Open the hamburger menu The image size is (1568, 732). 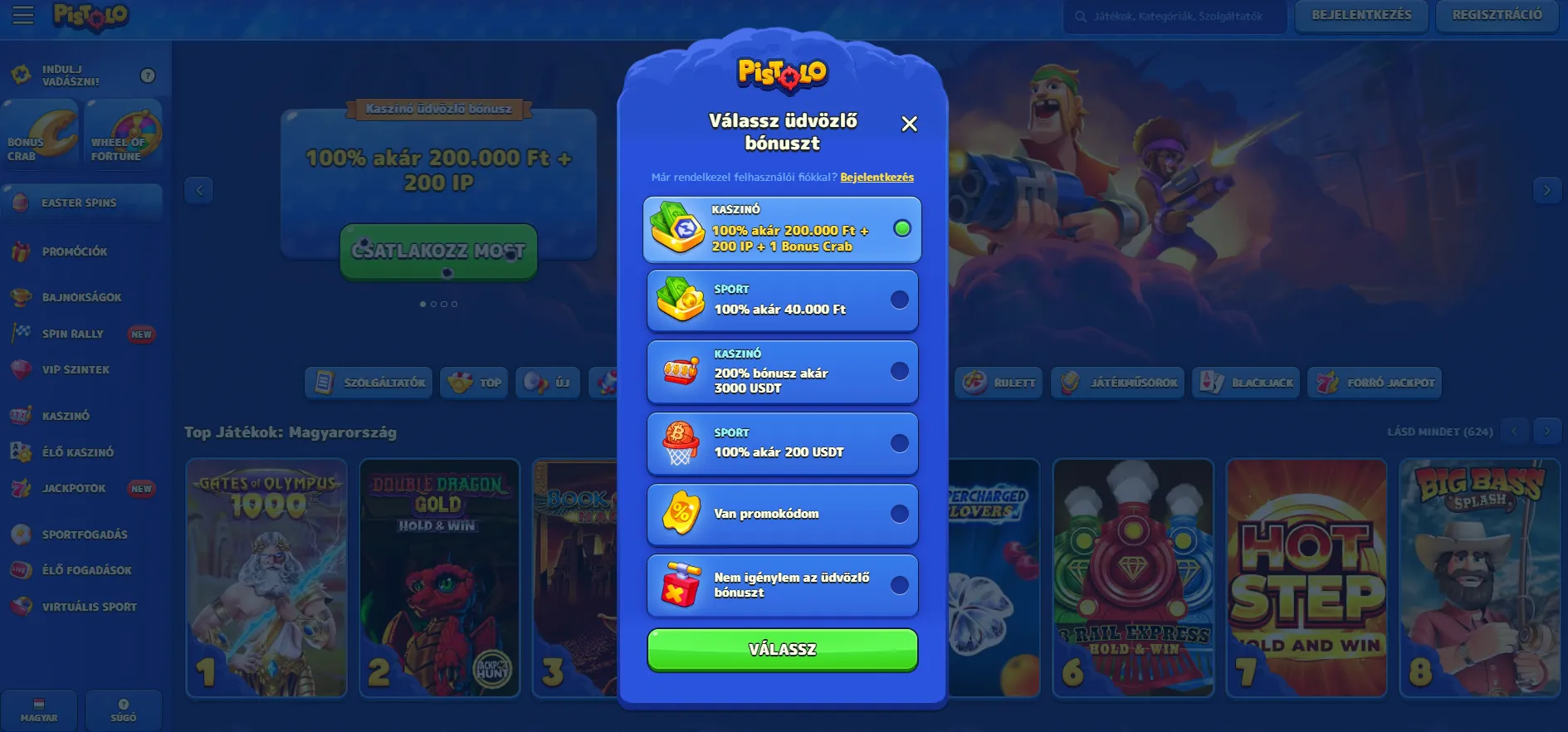pos(22,15)
